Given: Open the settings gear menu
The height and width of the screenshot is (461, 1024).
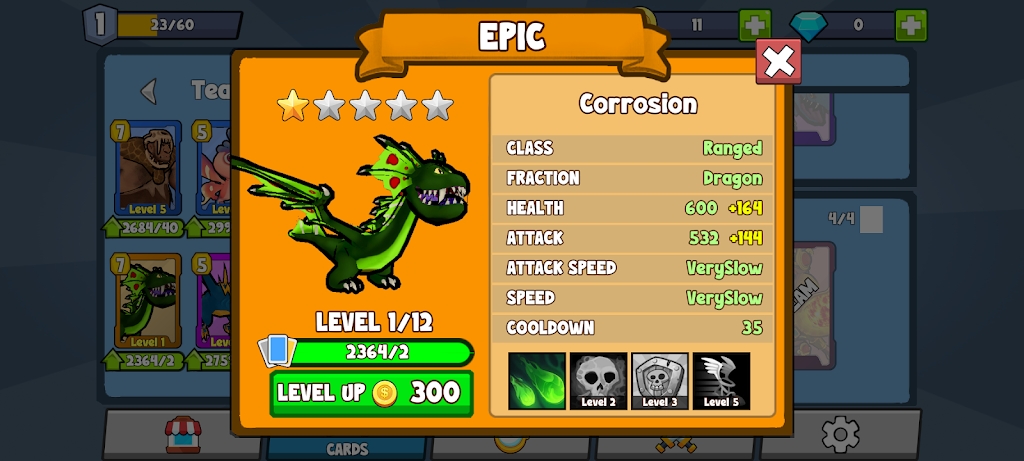Looking at the screenshot, I should pos(840,435).
